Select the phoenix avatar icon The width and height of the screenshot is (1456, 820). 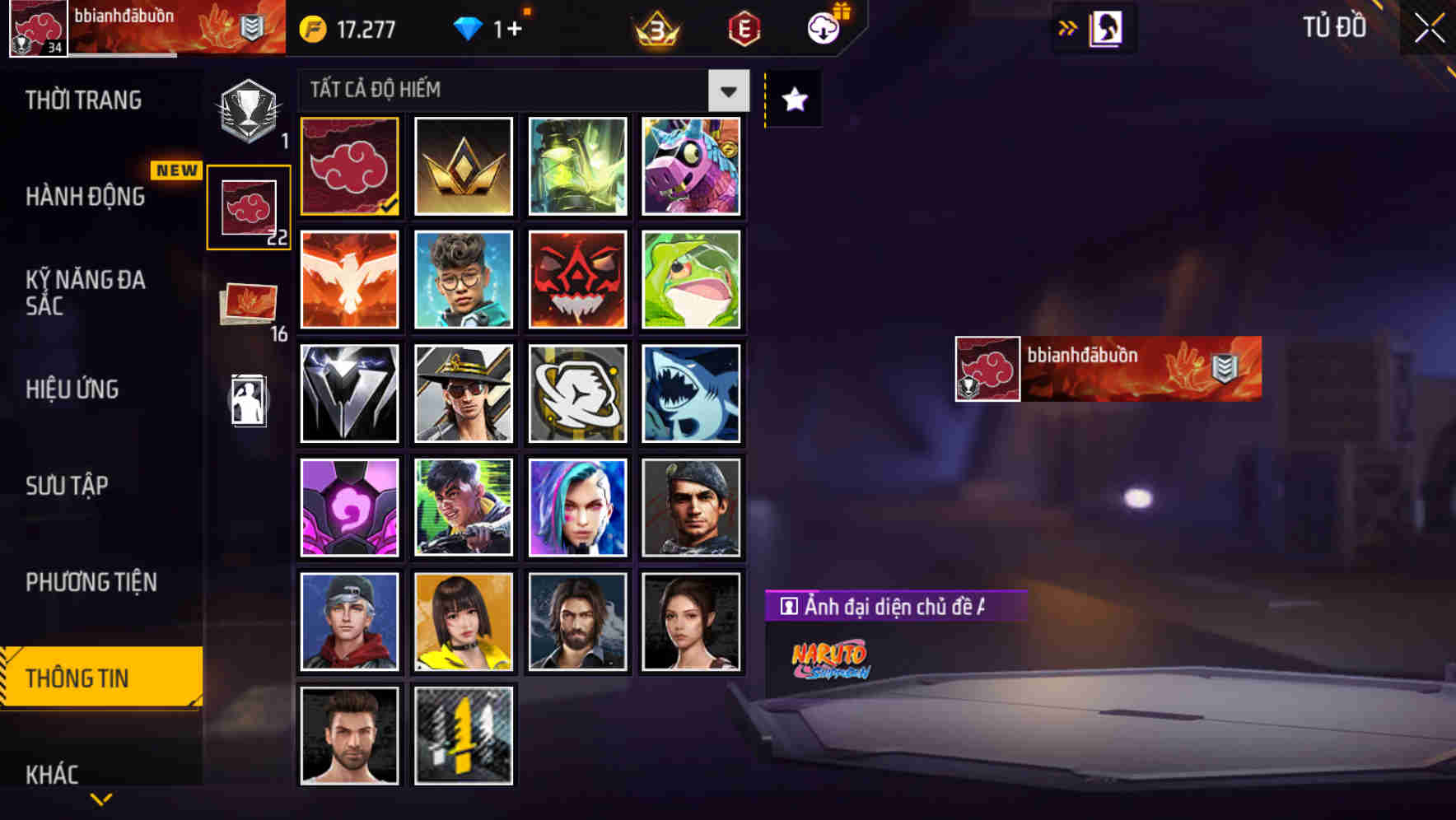[348, 279]
